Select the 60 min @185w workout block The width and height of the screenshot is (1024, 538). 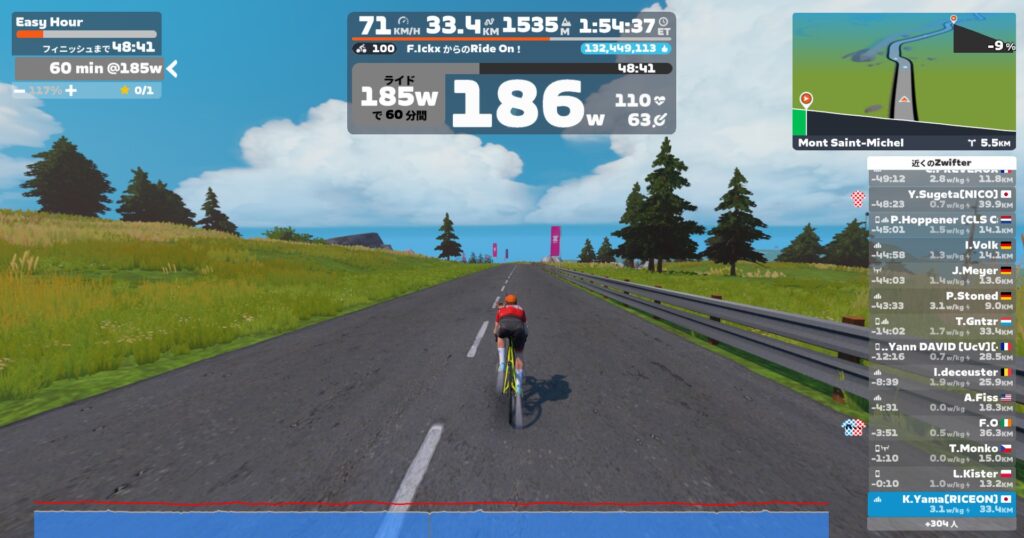90,68
